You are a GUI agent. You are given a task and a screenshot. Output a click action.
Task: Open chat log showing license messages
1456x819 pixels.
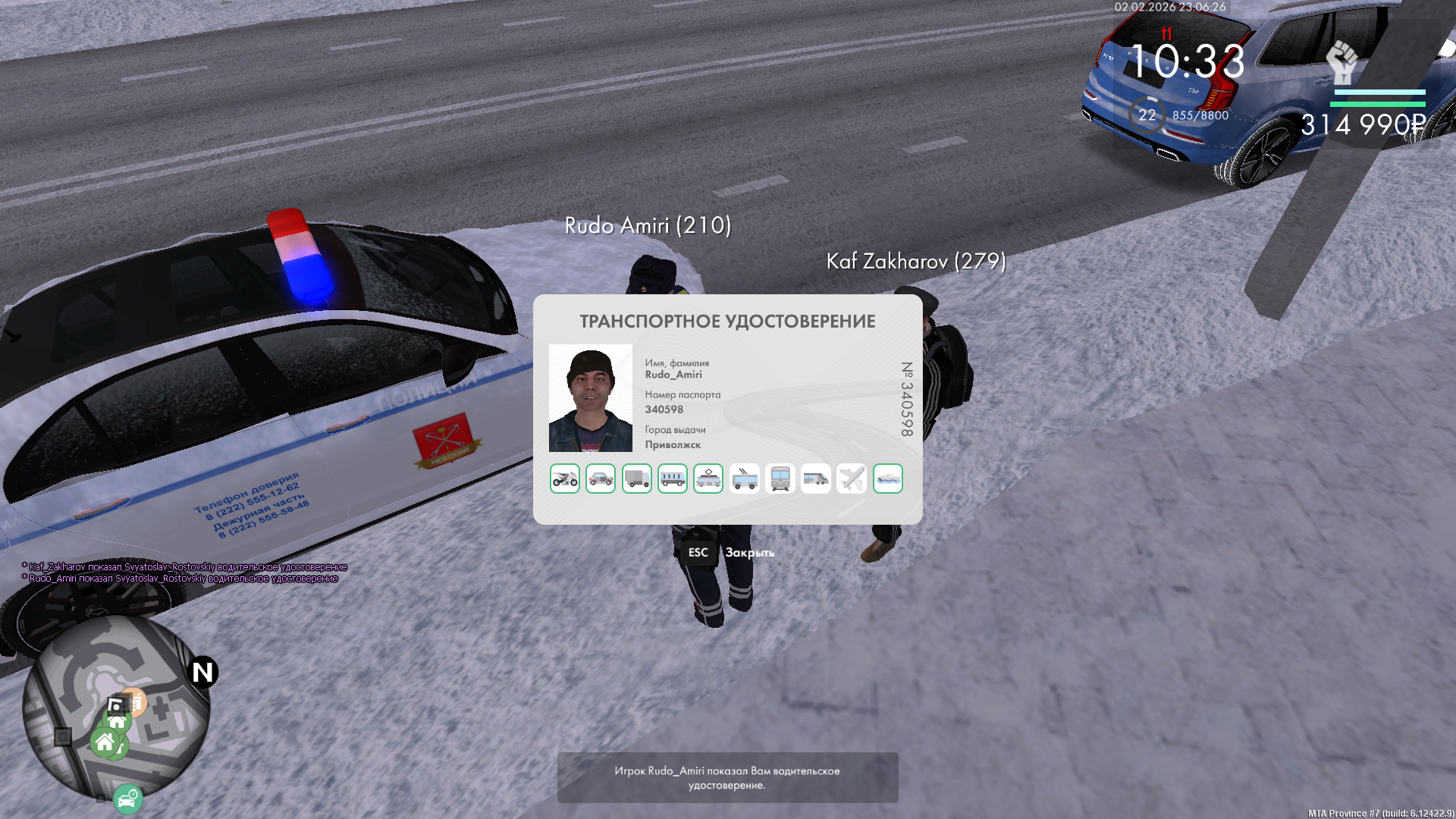[184, 573]
